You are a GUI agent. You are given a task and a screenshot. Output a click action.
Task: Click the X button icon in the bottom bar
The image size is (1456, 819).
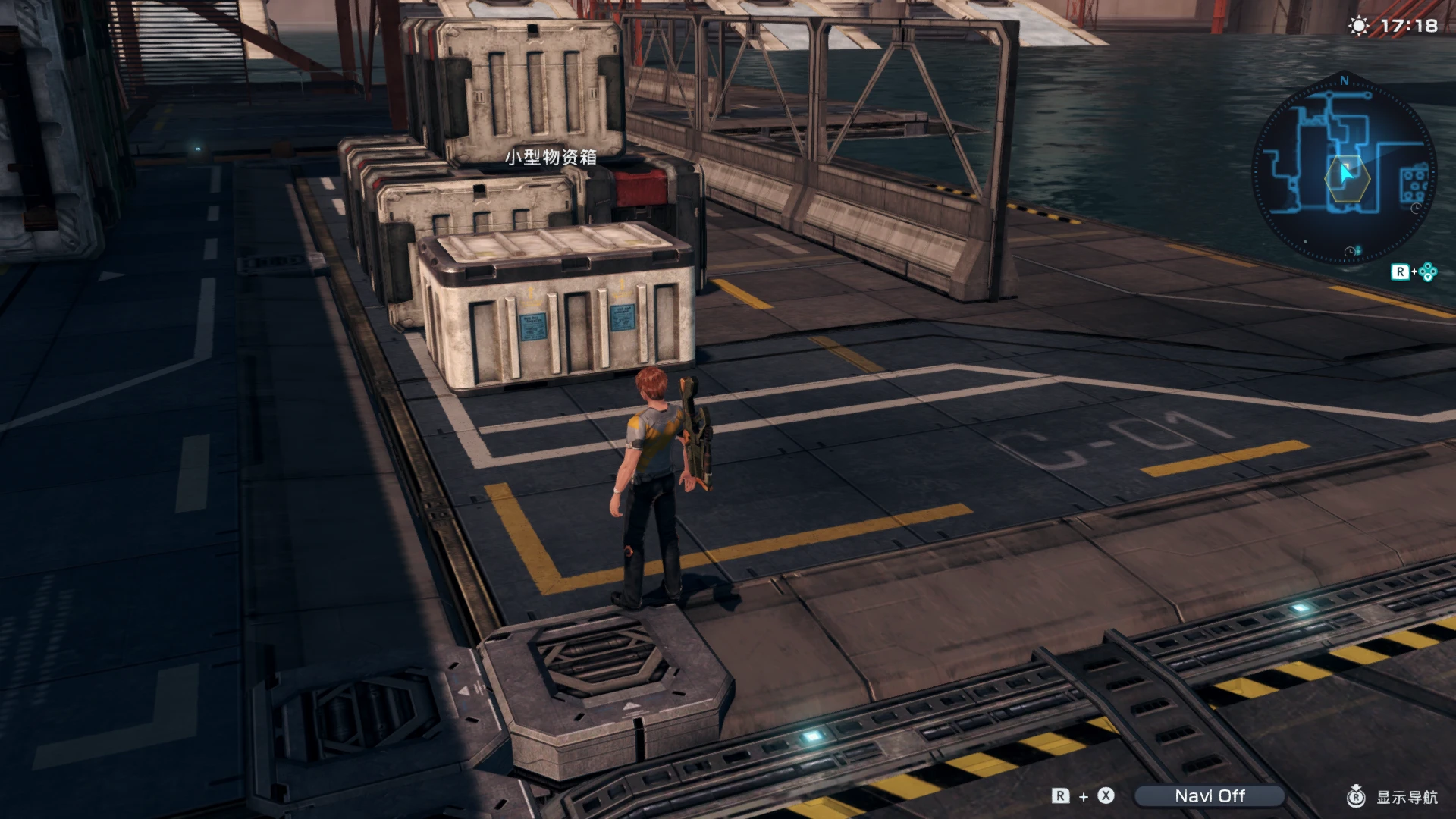pyautogui.click(x=1105, y=796)
